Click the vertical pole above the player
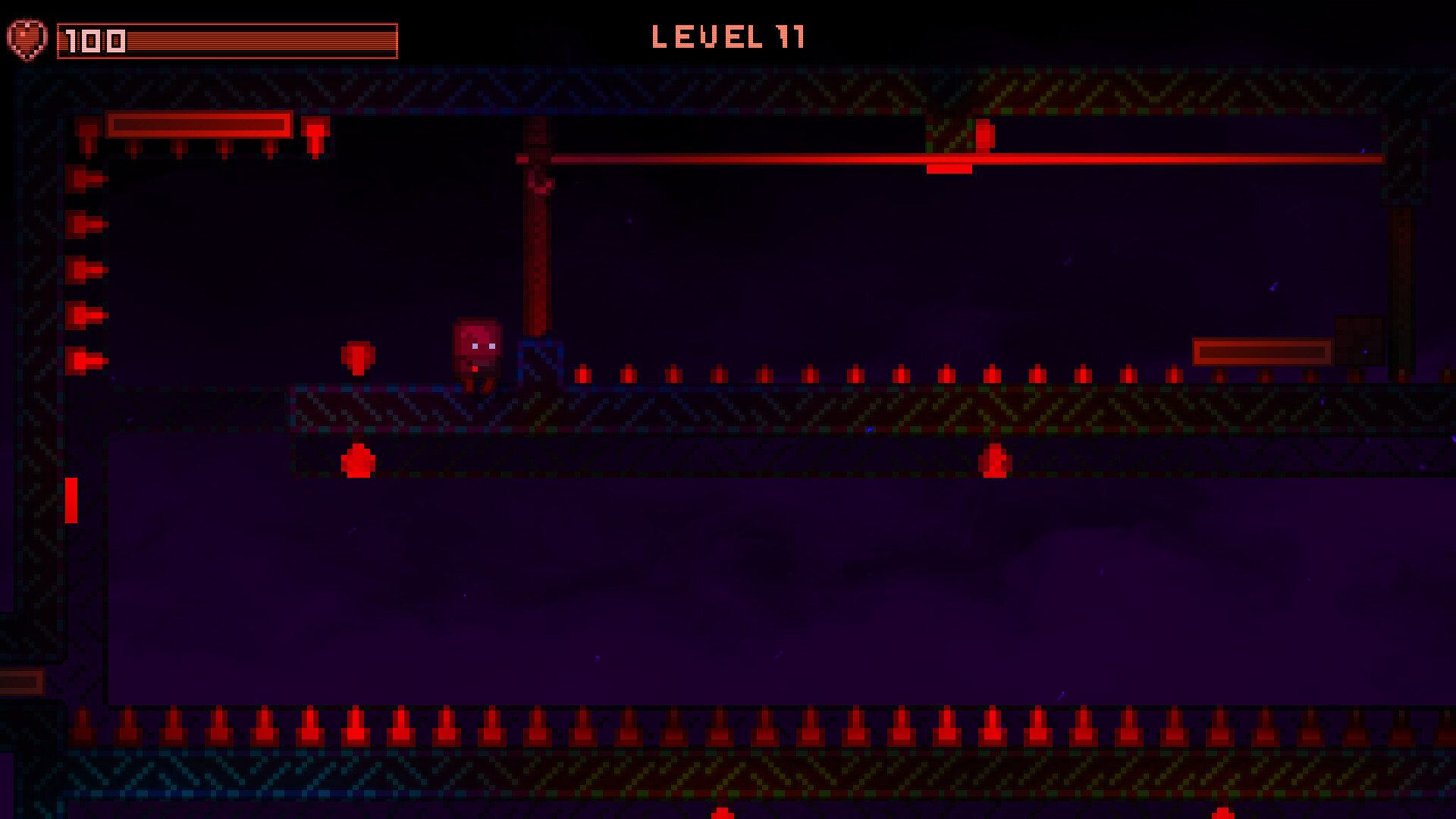Viewport: 1456px width, 819px height. point(537,250)
